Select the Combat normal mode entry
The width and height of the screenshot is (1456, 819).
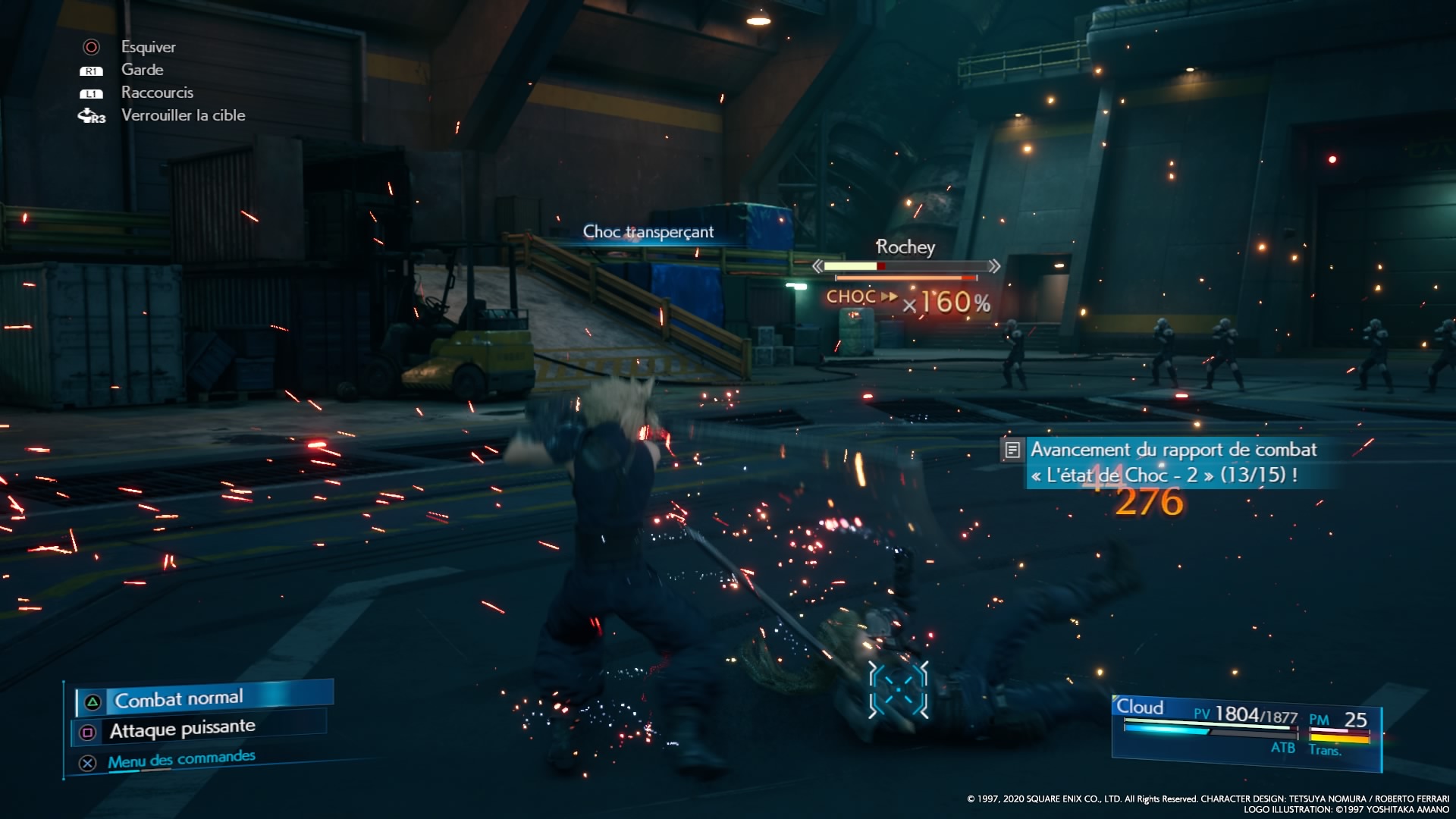(x=179, y=698)
